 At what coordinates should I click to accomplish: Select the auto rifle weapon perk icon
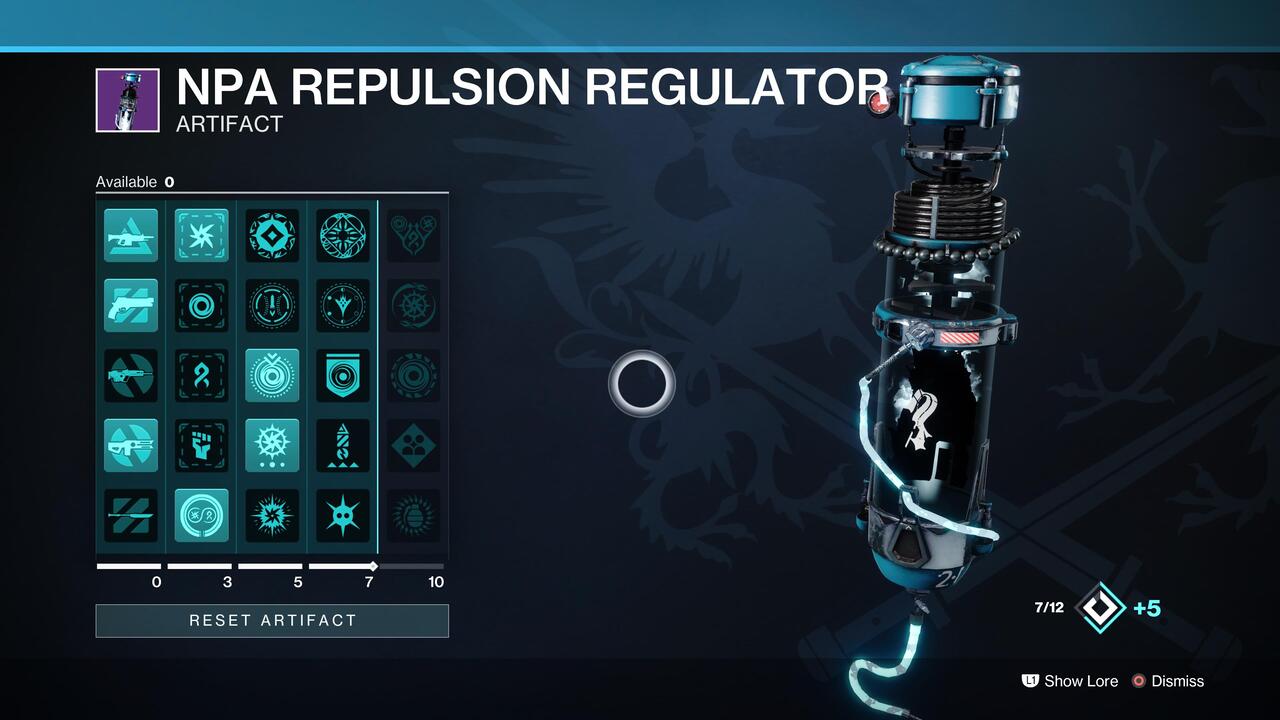130,236
